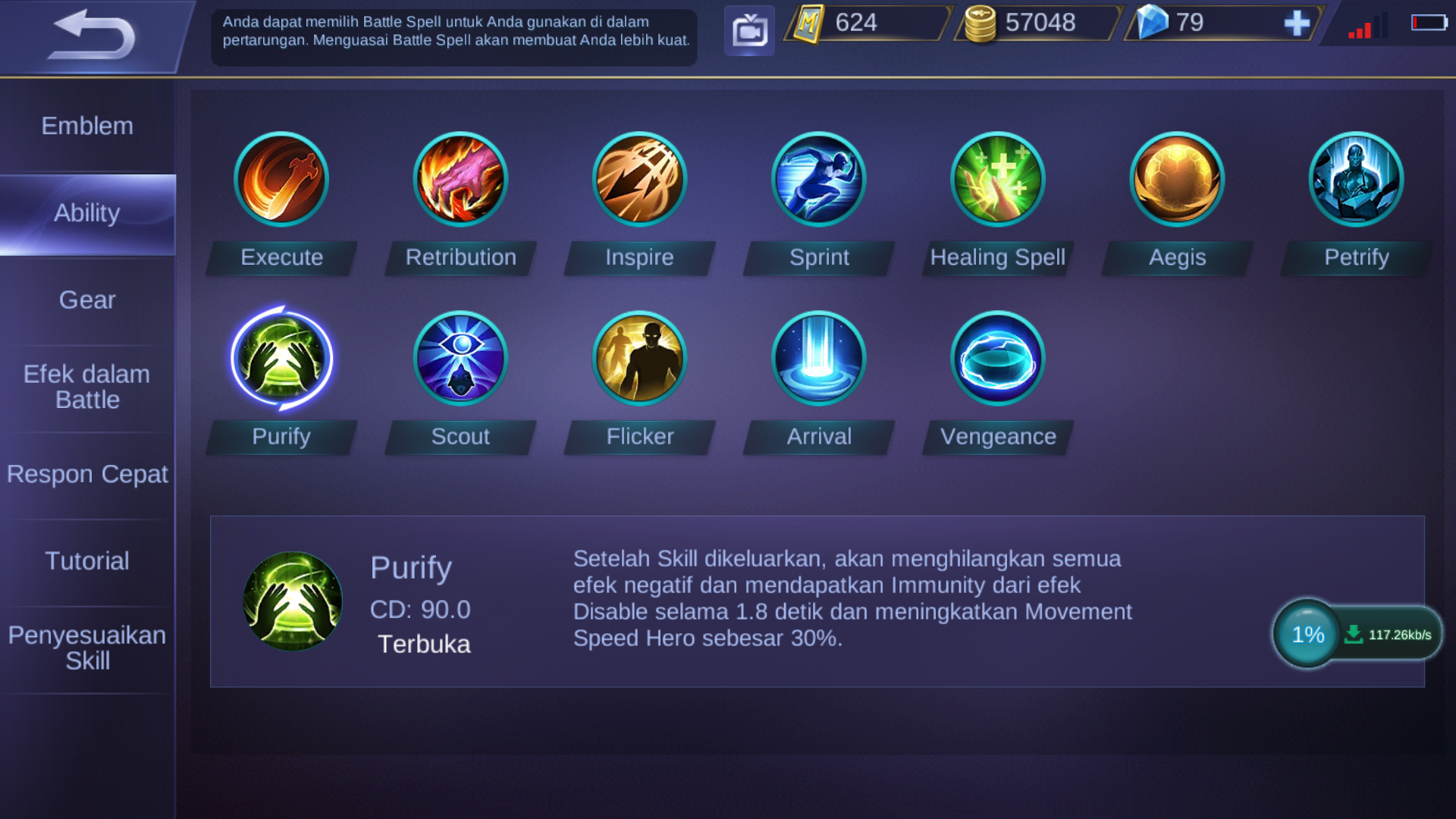Open the Tutorial section

pos(87,561)
